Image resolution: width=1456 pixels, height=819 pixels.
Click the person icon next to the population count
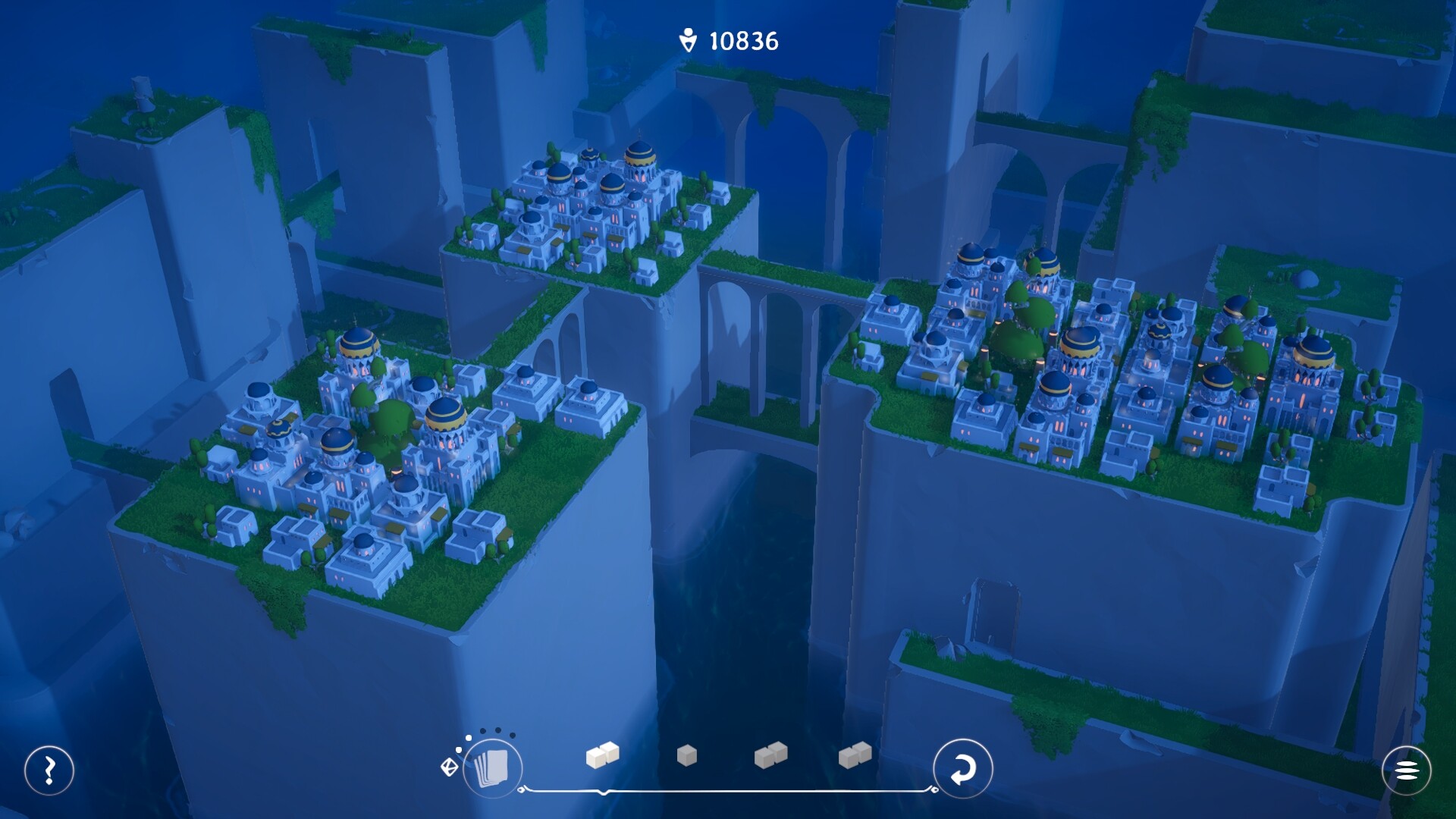(687, 39)
